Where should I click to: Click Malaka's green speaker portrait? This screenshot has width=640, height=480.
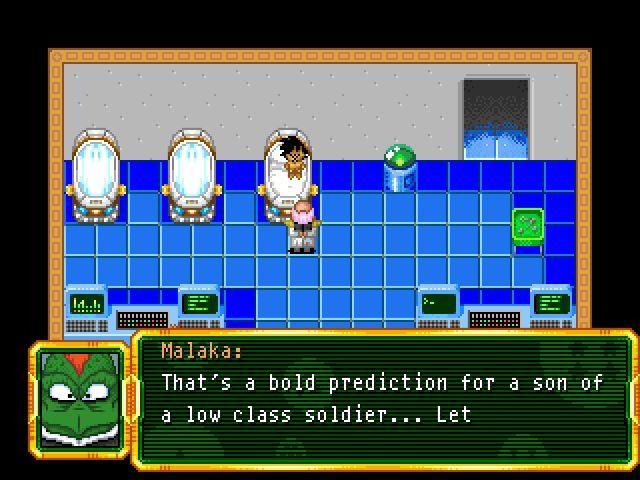click(x=80, y=396)
